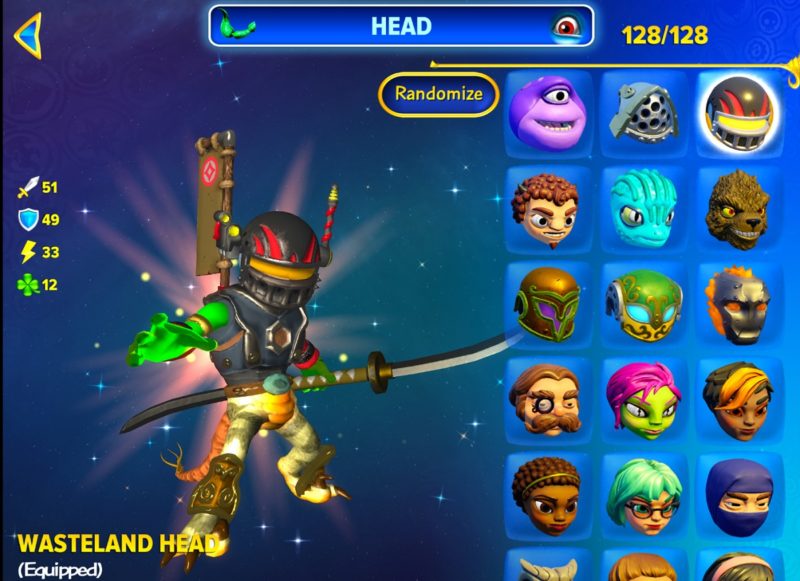Pick the green and gold masked helmet

pyautogui.click(x=642, y=300)
